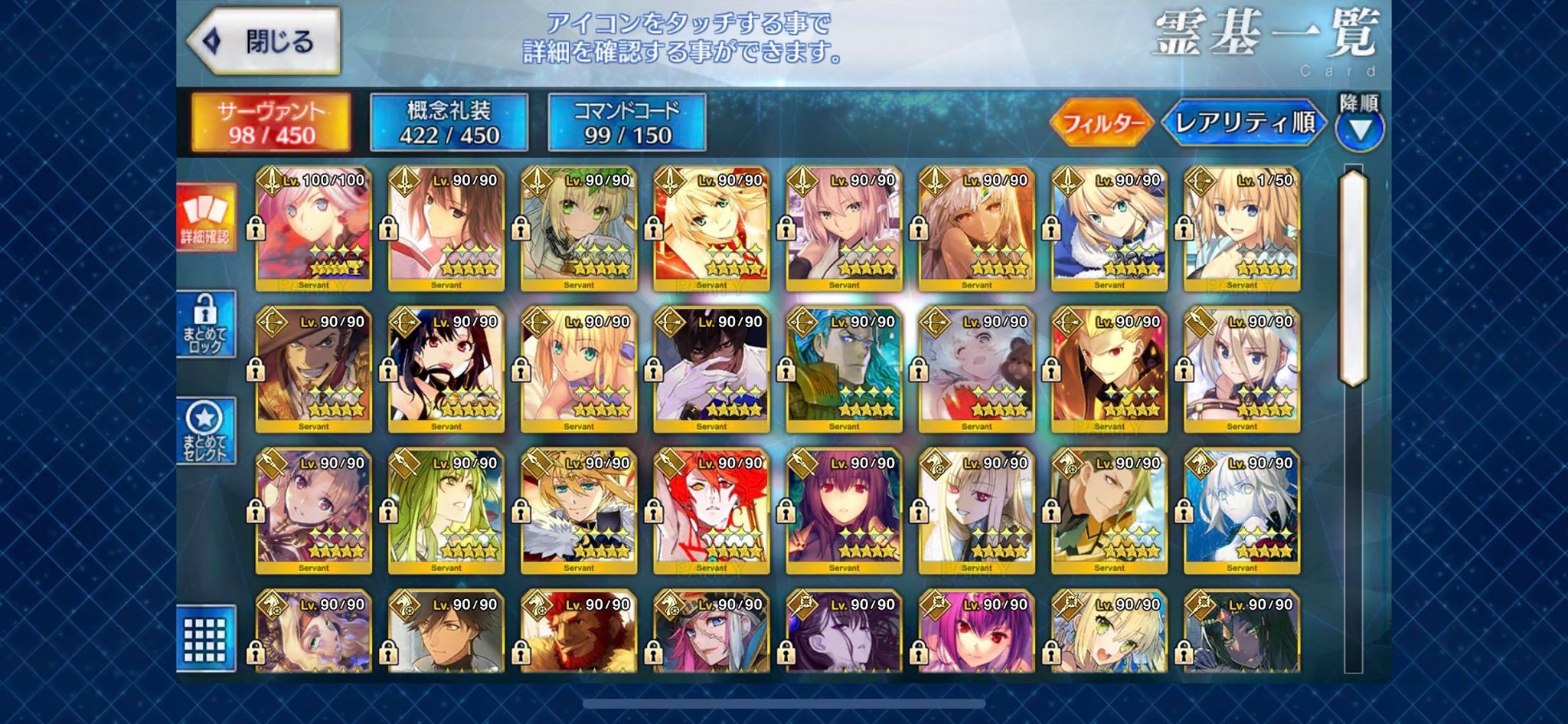Open the フィルター filter options

point(1102,123)
